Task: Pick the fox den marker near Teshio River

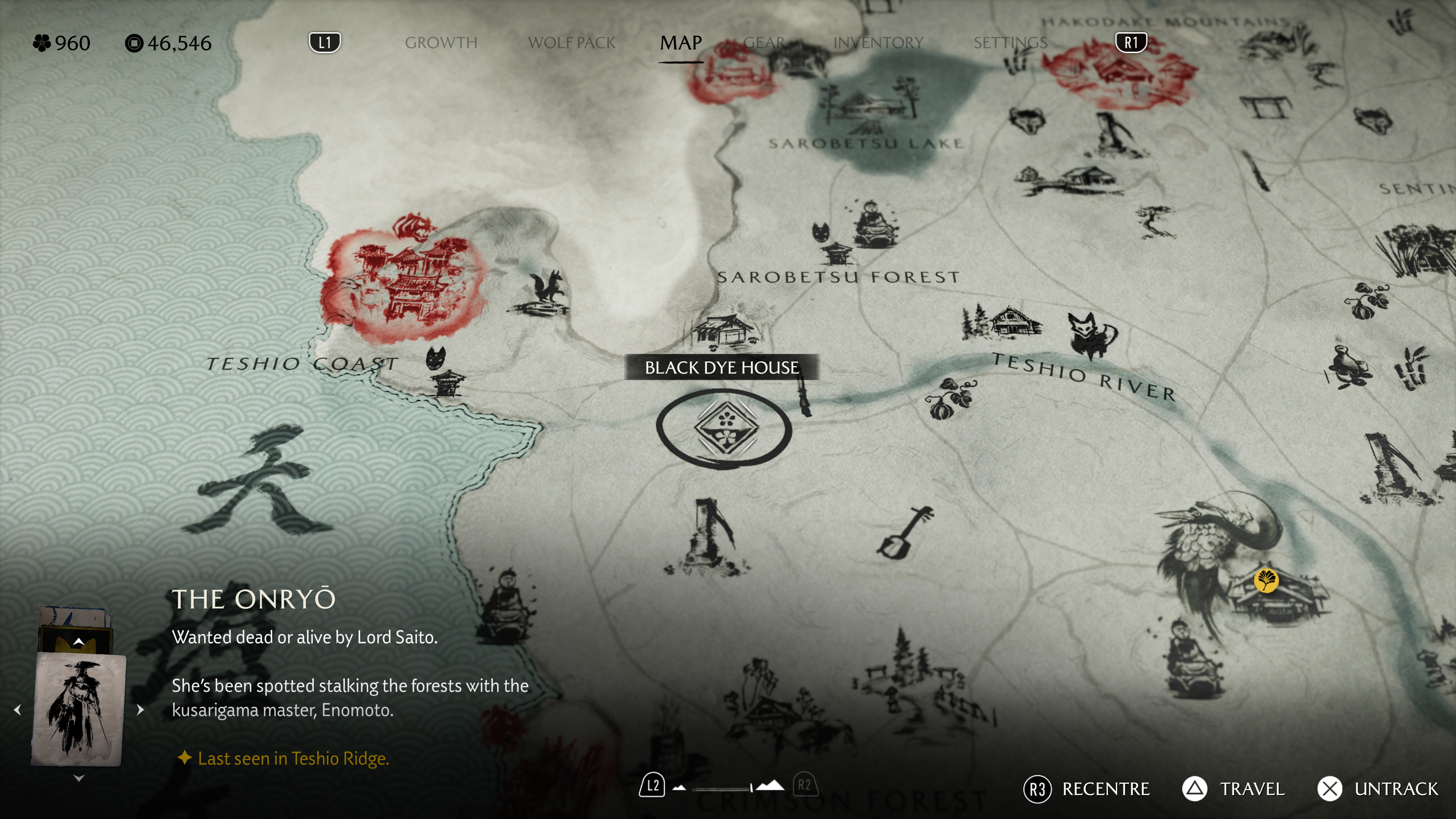Action: click(x=1091, y=335)
